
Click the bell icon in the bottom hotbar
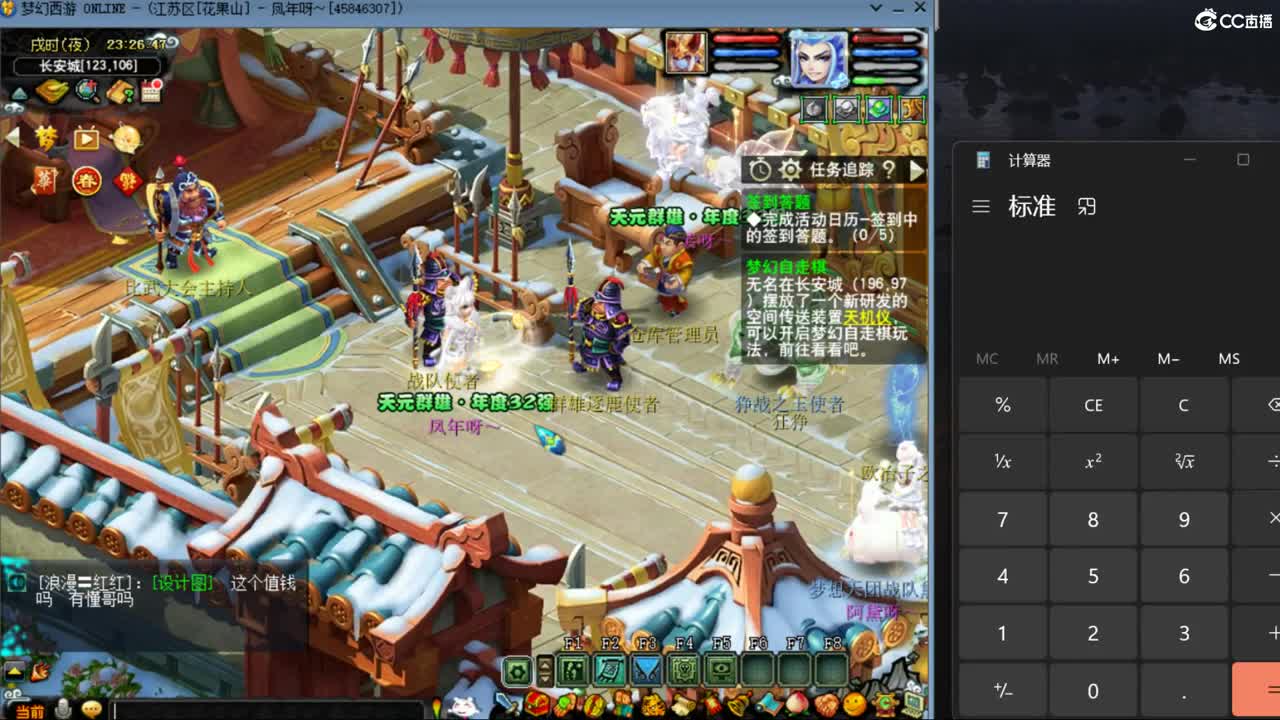click(x=737, y=703)
